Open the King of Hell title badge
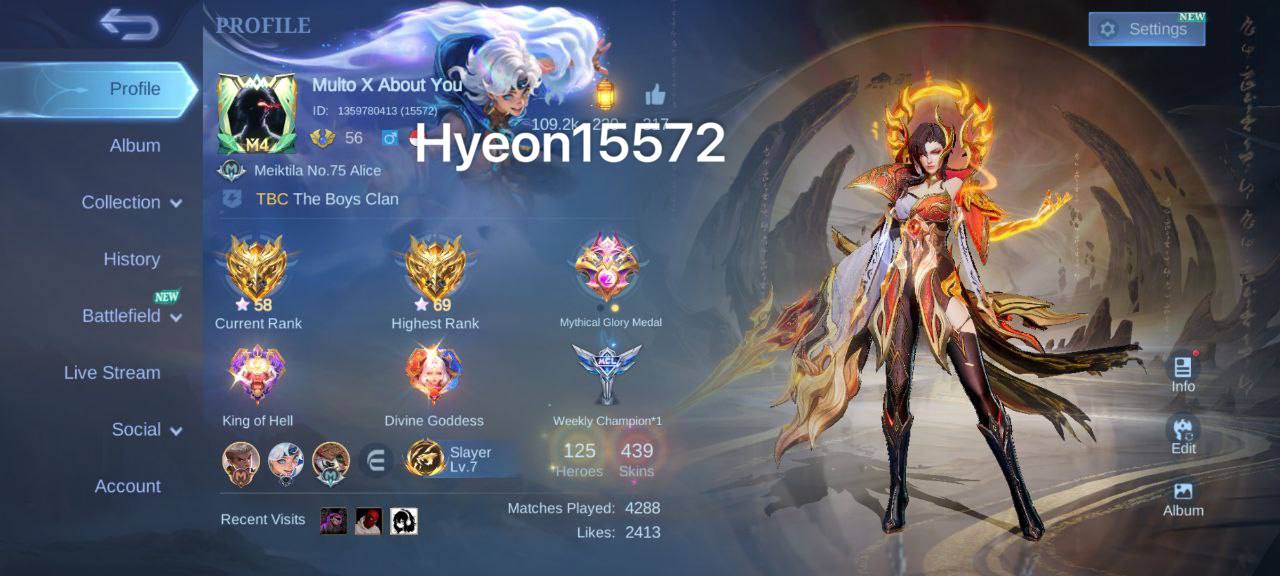The image size is (1280, 576). click(257, 375)
